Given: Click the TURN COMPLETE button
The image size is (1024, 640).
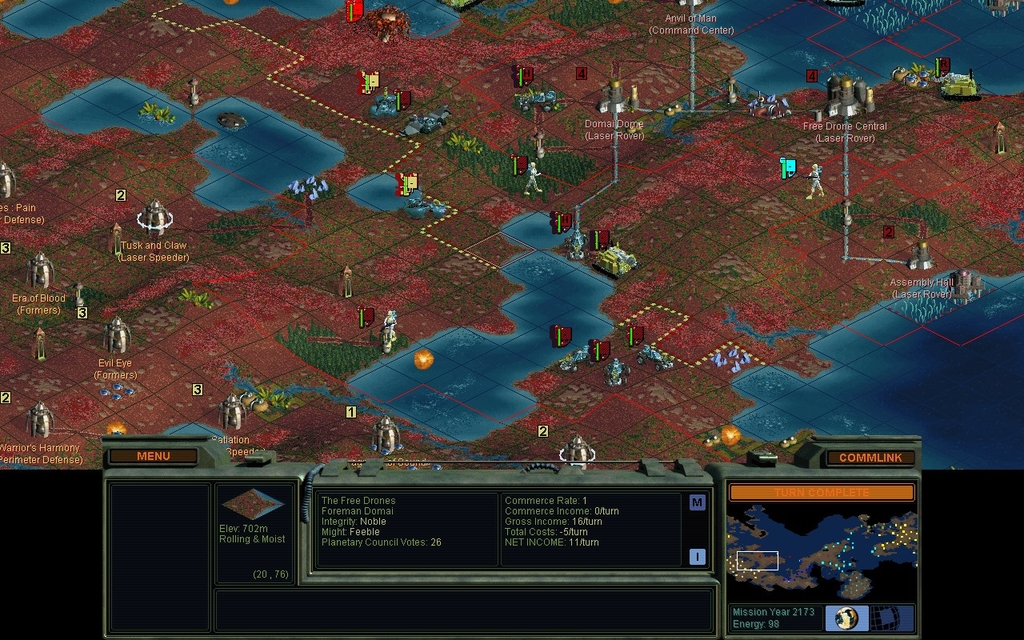Looking at the screenshot, I should pos(820,492).
